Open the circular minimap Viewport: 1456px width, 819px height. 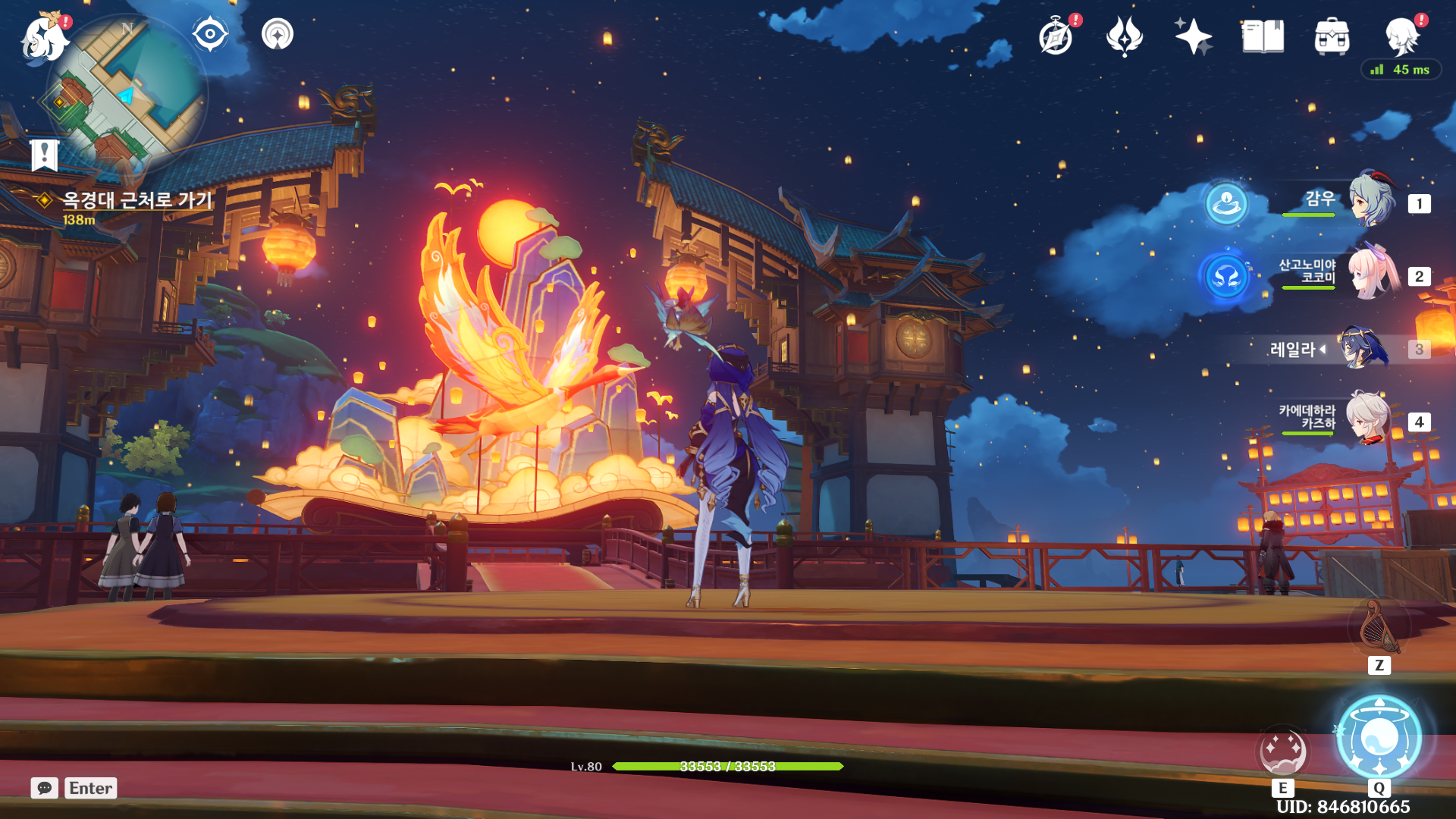coord(125,95)
